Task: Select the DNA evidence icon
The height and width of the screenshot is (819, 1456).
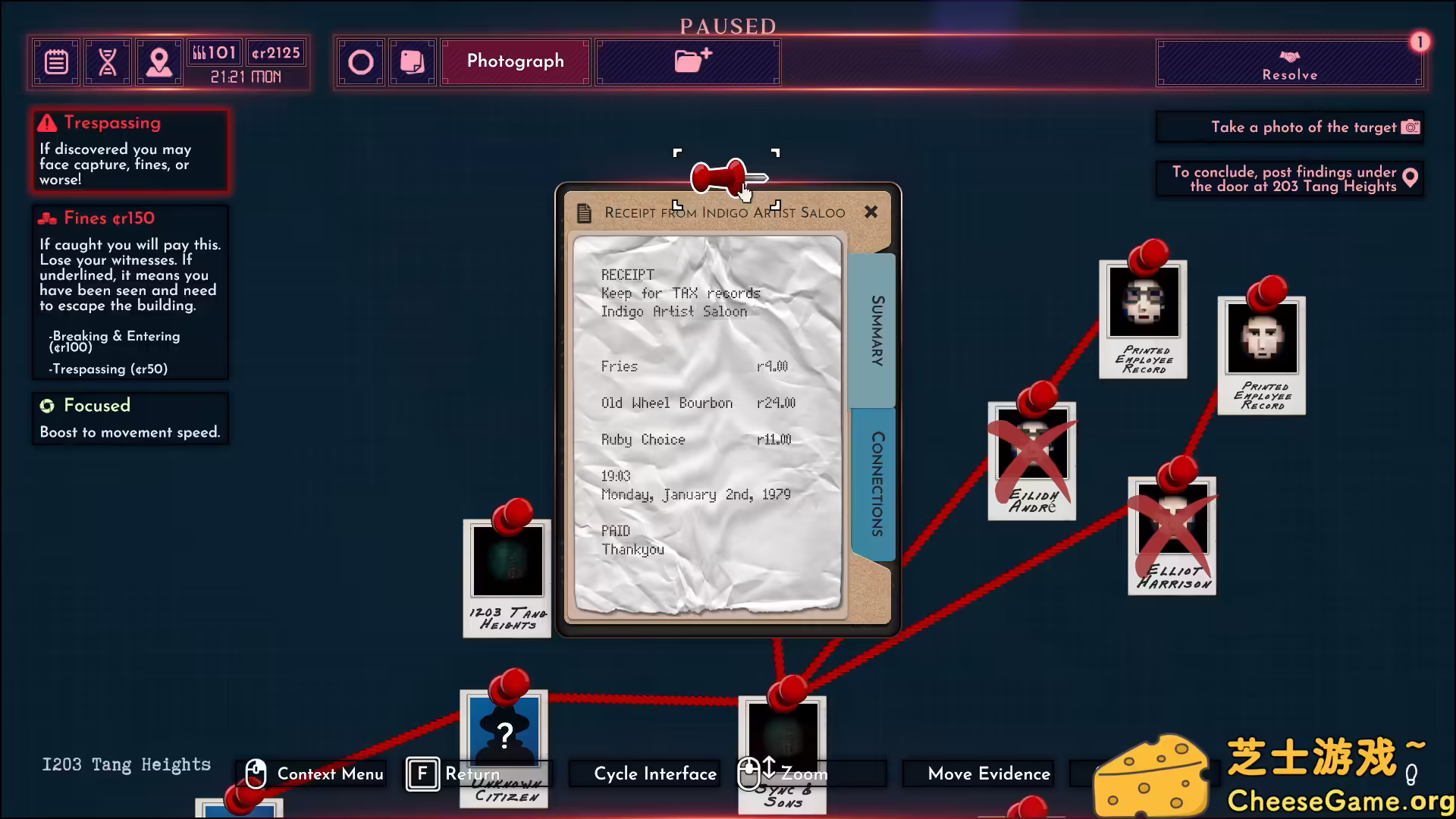Action: 108,62
